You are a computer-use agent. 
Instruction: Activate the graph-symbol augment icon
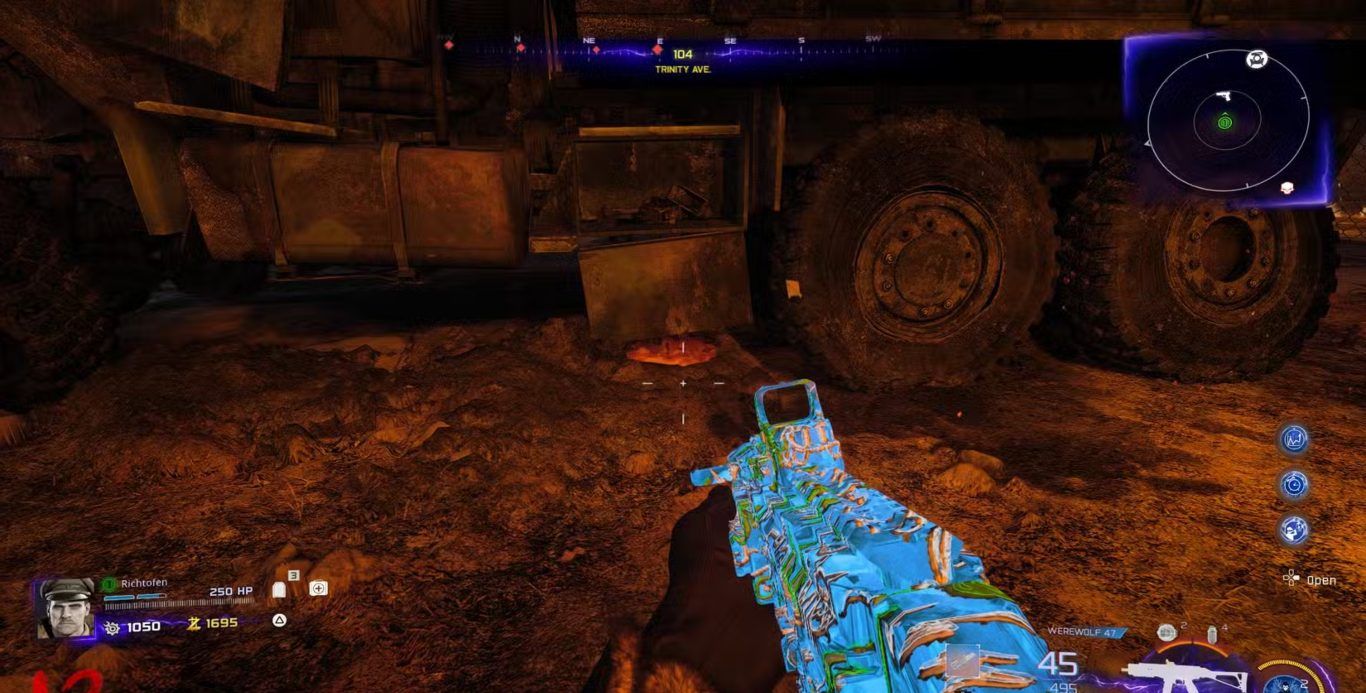click(1294, 438)
